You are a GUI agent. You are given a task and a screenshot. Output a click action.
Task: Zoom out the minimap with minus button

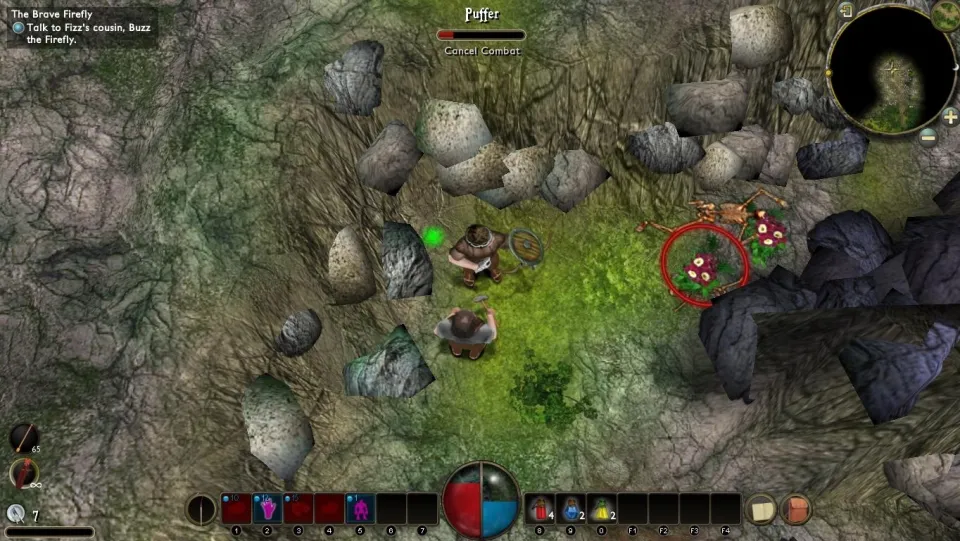(927, 135)
